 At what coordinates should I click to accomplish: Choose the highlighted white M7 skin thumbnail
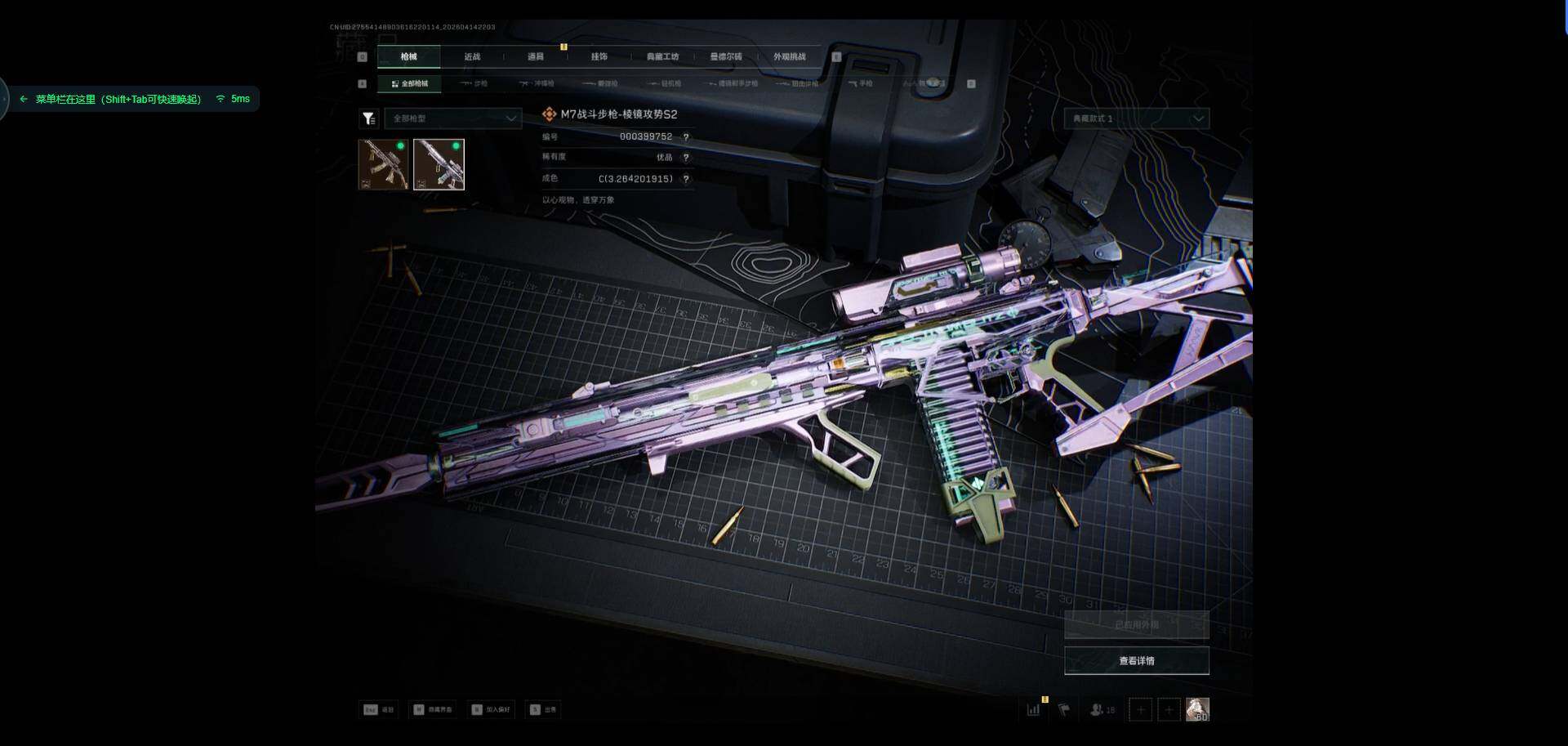coord(439,164)
